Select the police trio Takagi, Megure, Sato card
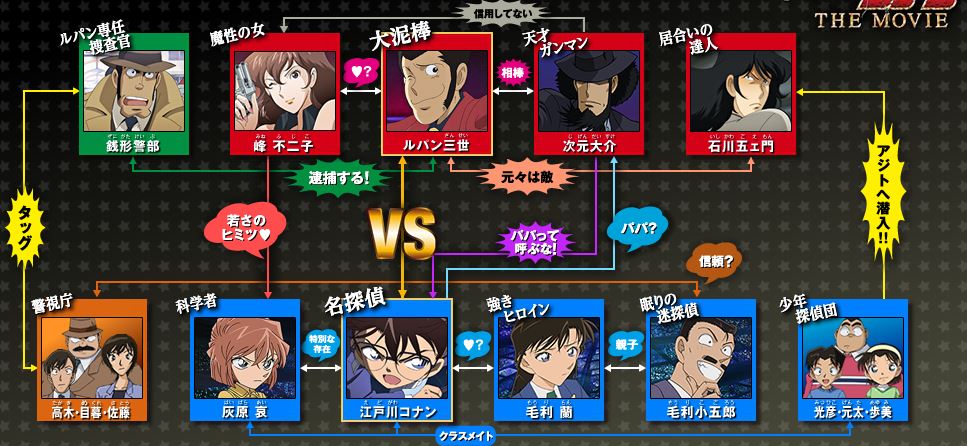Viewport: 967px width, 446px height. tap(90, 361)
